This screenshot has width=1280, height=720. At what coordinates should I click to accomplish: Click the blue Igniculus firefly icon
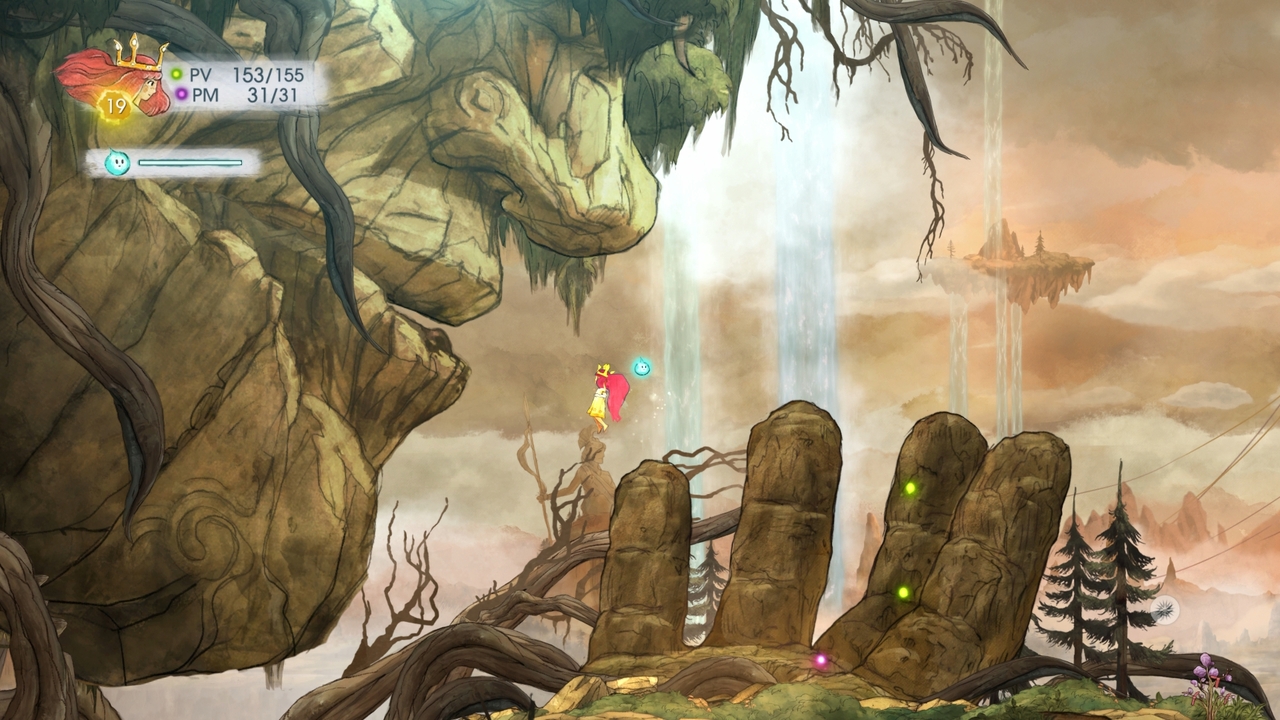(x=117, y=163)
